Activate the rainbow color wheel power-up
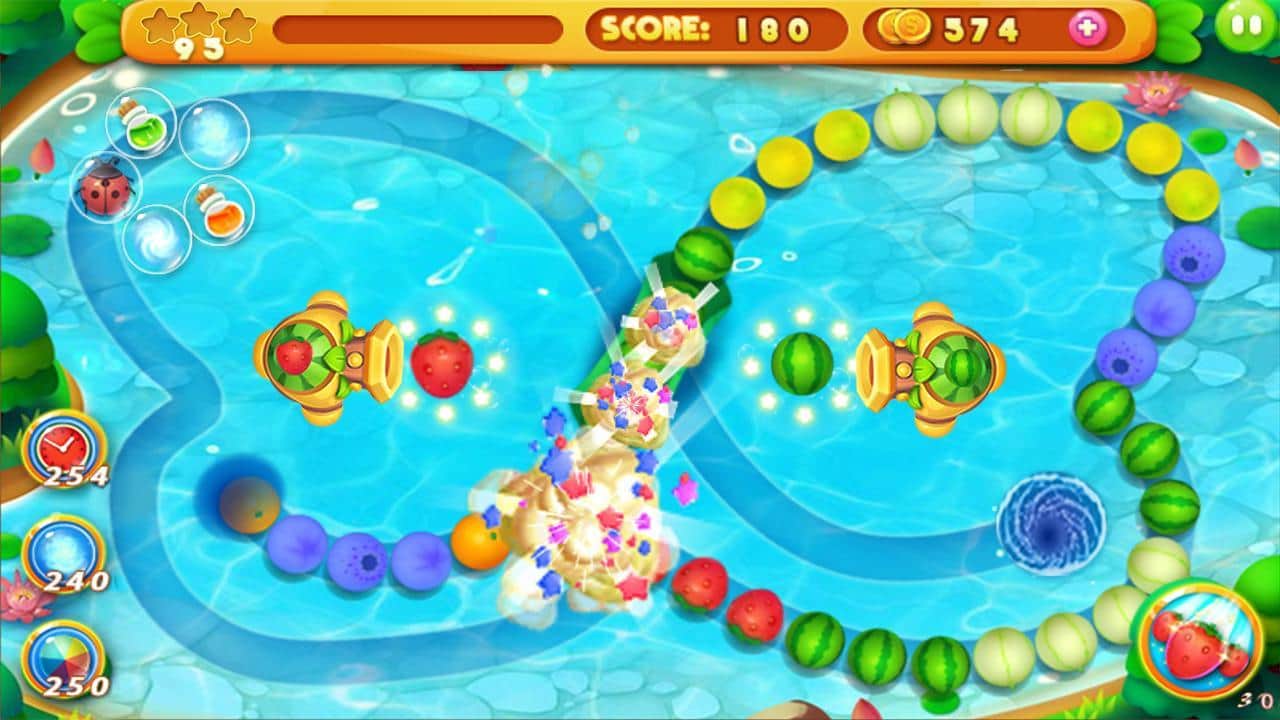The height and width of the screenshot is (720, 1280). click(x=63, y=657)
